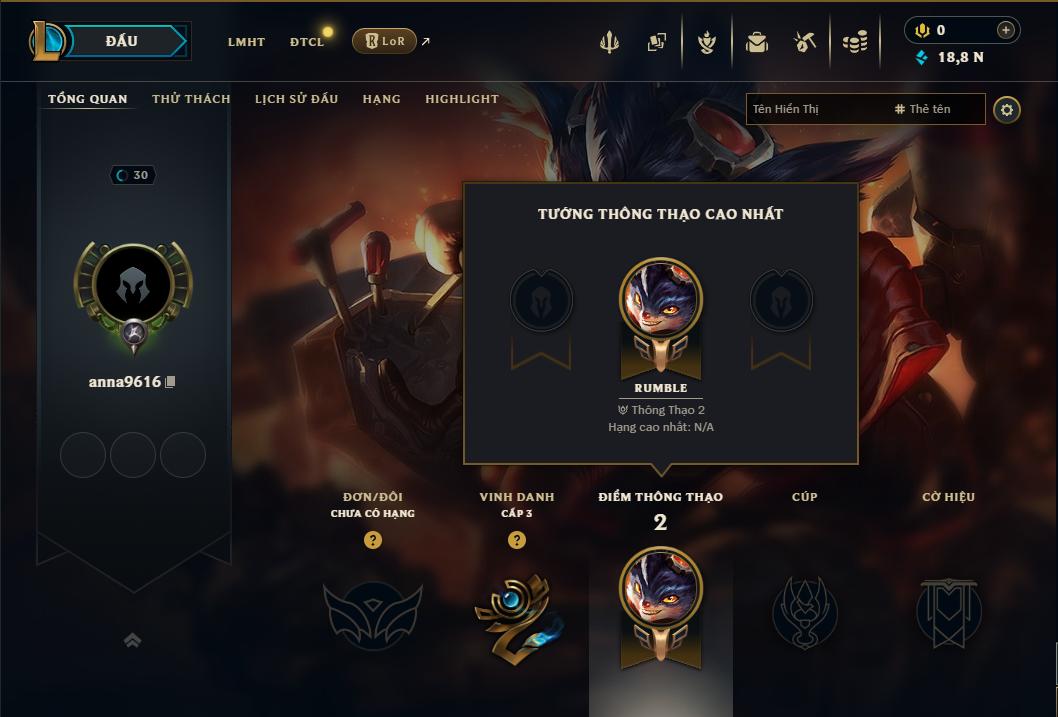The image size is (1058, 717).
Task: Open the Clash trident icon
Action: click(609, 42)
